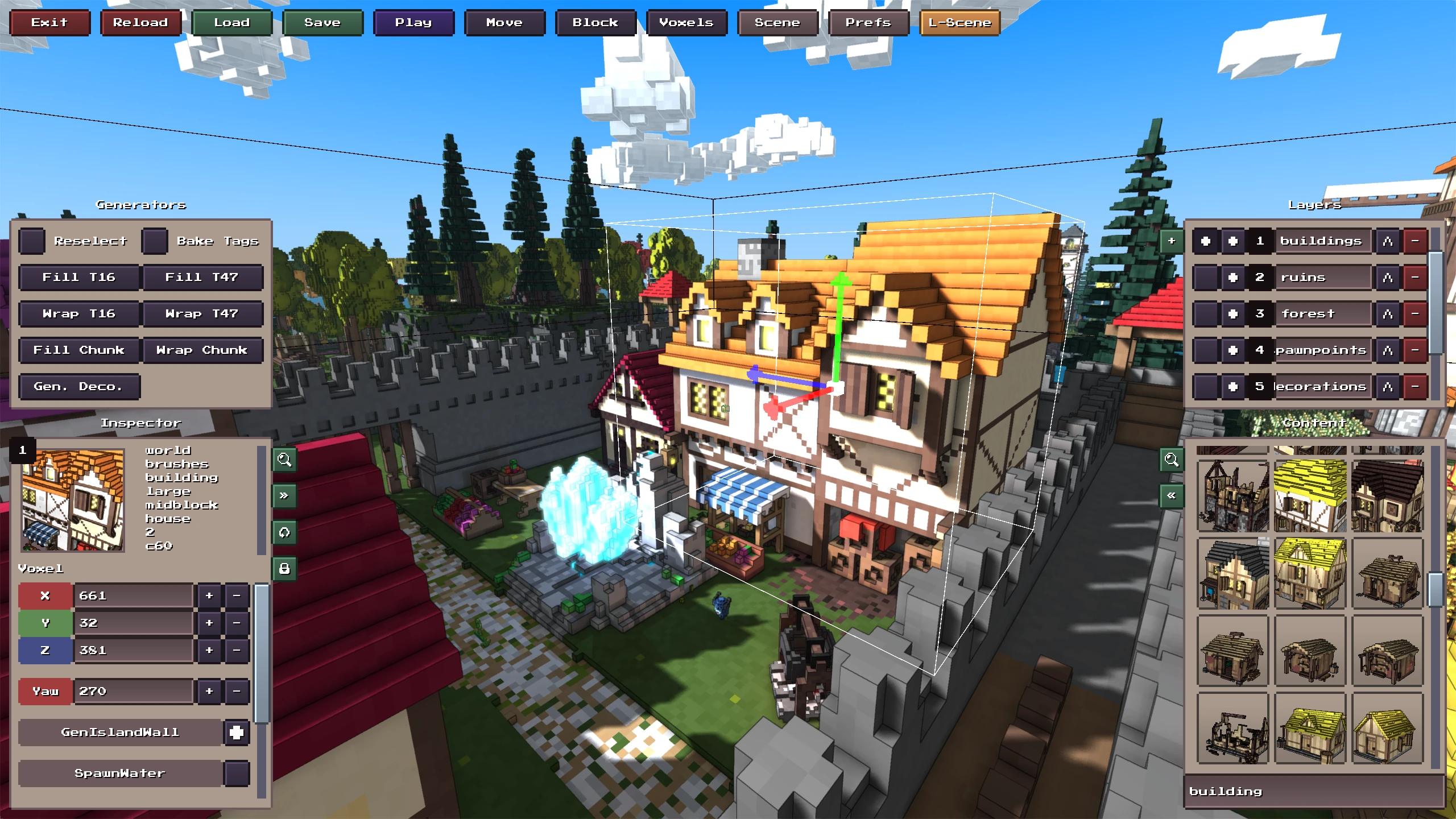Click the Gen. Deco. button in Generators
The width and height of the screenshot is (1456, 819).
(79, 387)
